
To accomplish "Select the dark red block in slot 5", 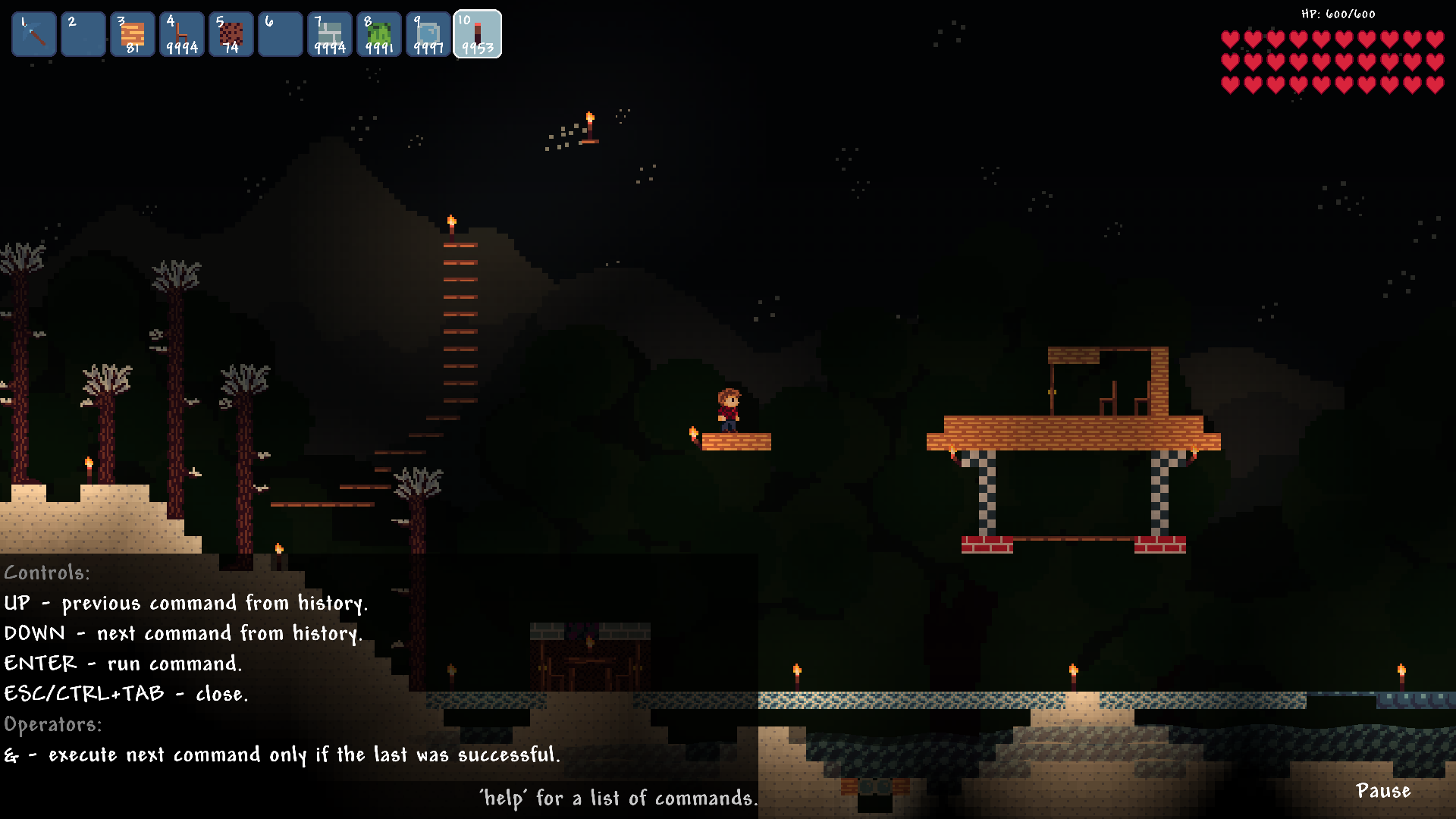I will (x=231, y=34).
